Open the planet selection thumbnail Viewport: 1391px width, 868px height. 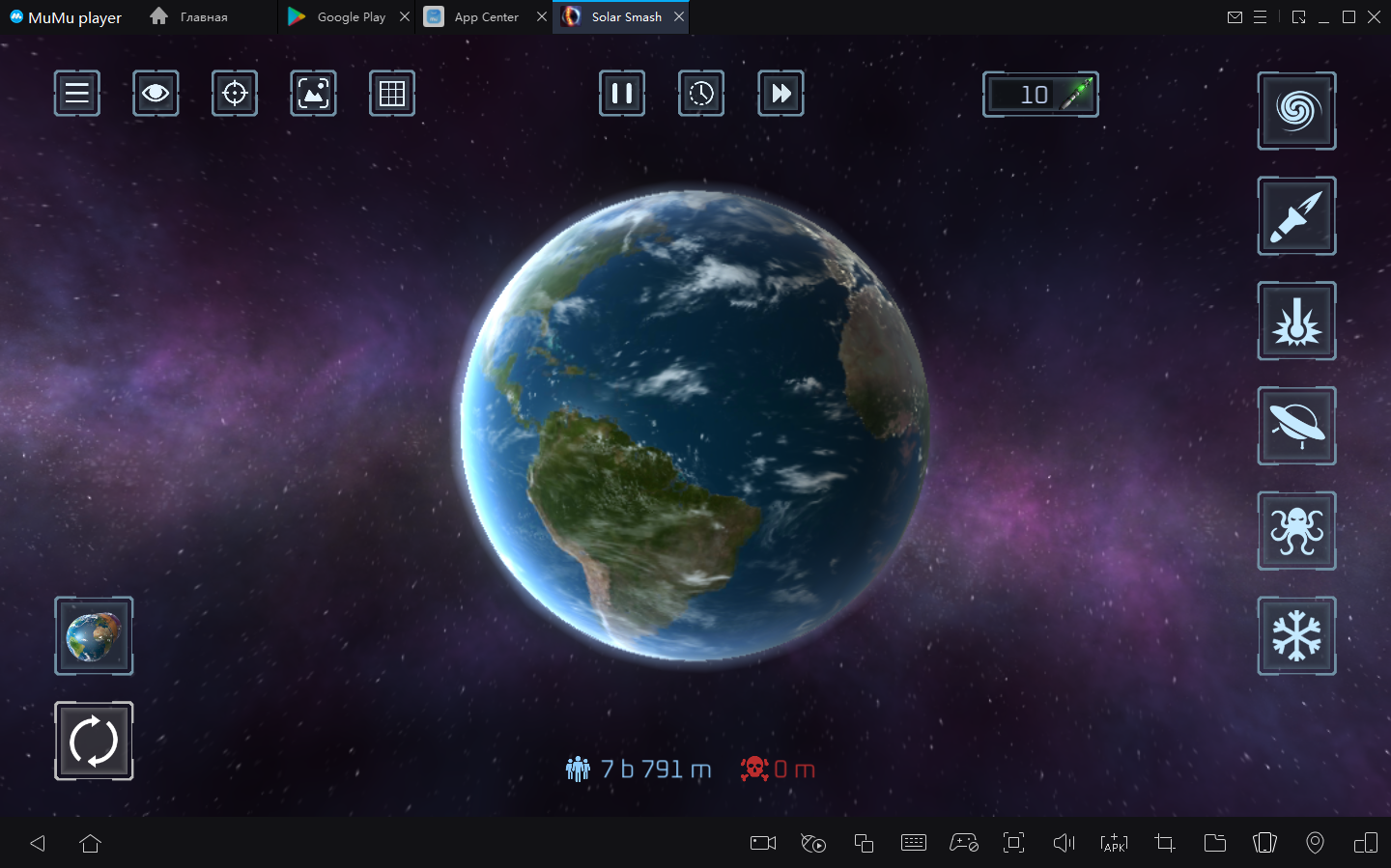click(94, 636)
